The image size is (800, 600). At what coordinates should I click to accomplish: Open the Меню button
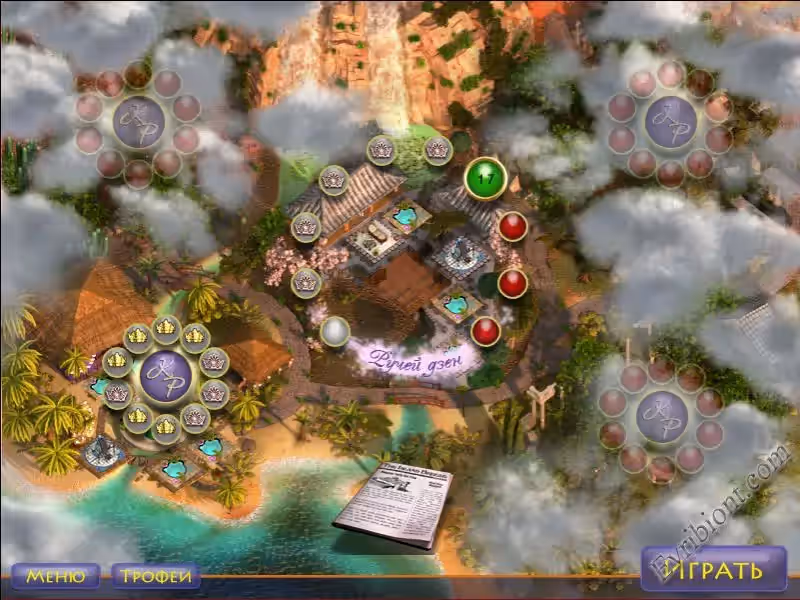click(55, 576)
